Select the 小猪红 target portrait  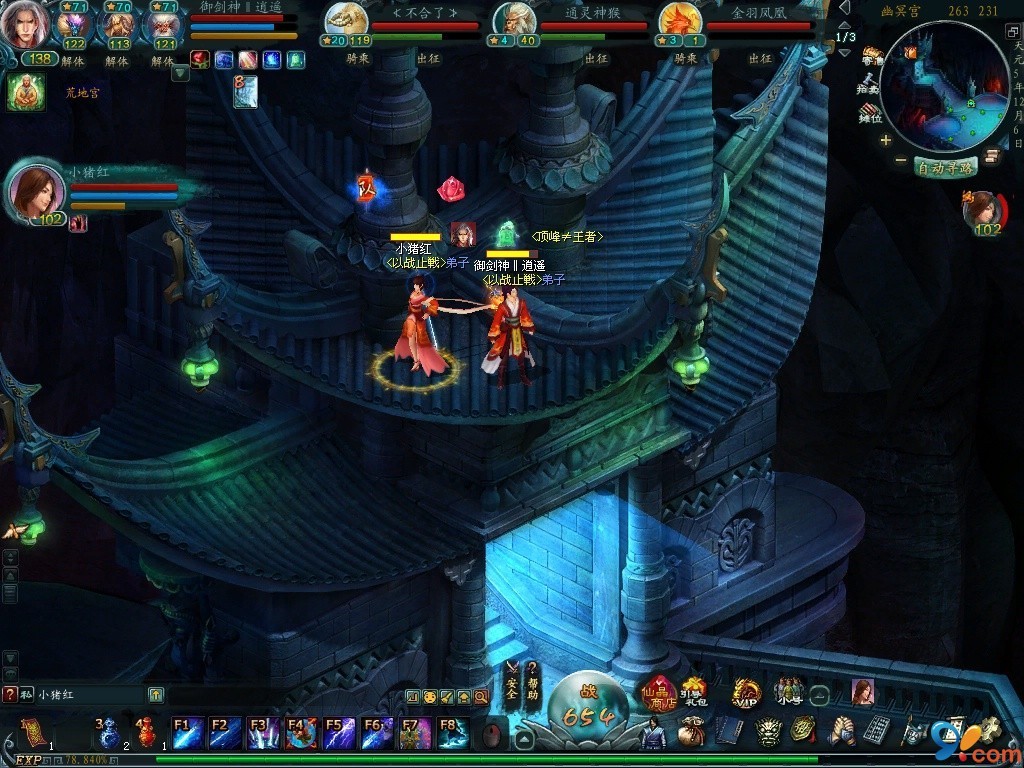(x=37, y=190)
